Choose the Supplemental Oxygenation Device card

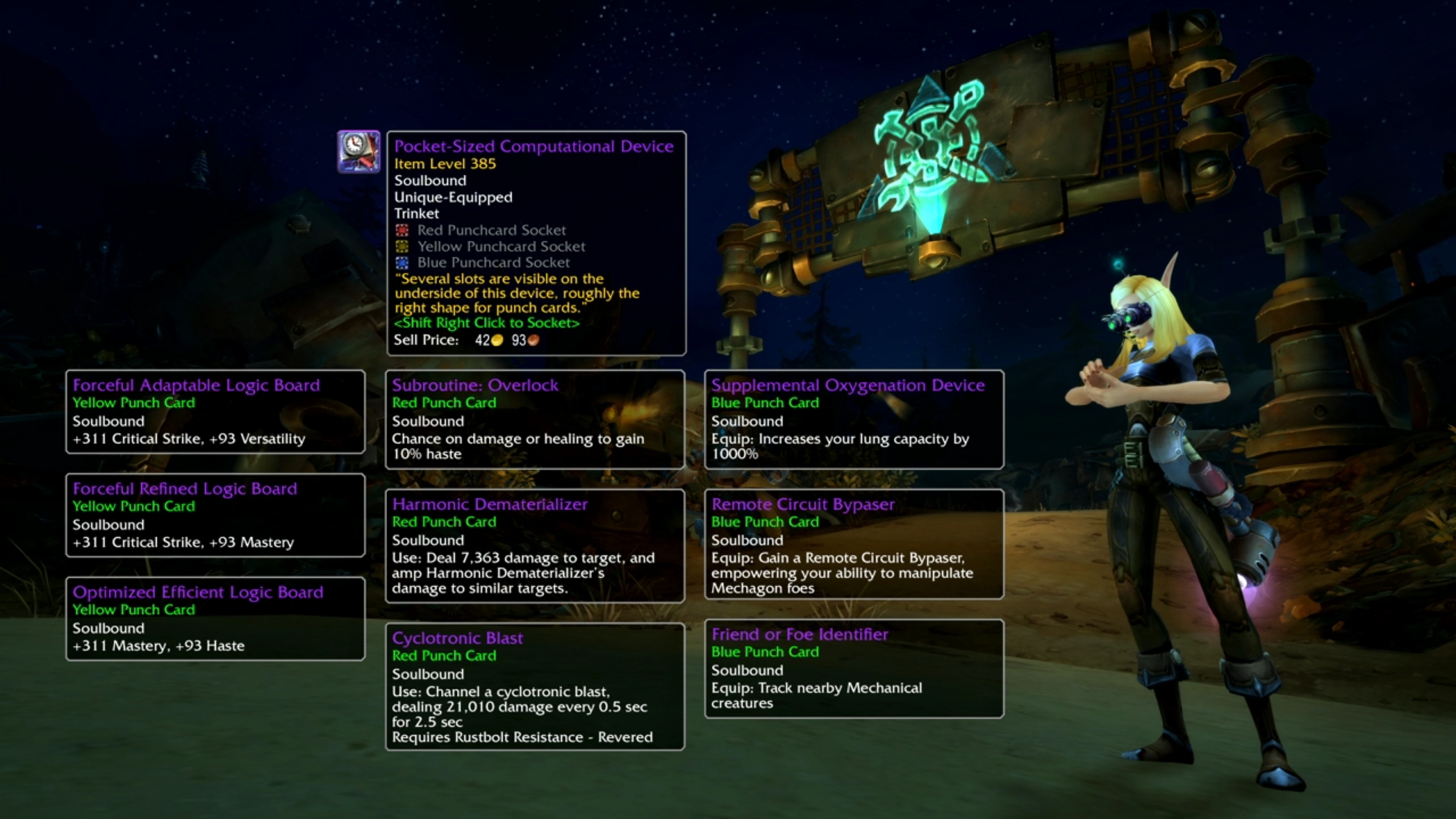tap(854, 419)
